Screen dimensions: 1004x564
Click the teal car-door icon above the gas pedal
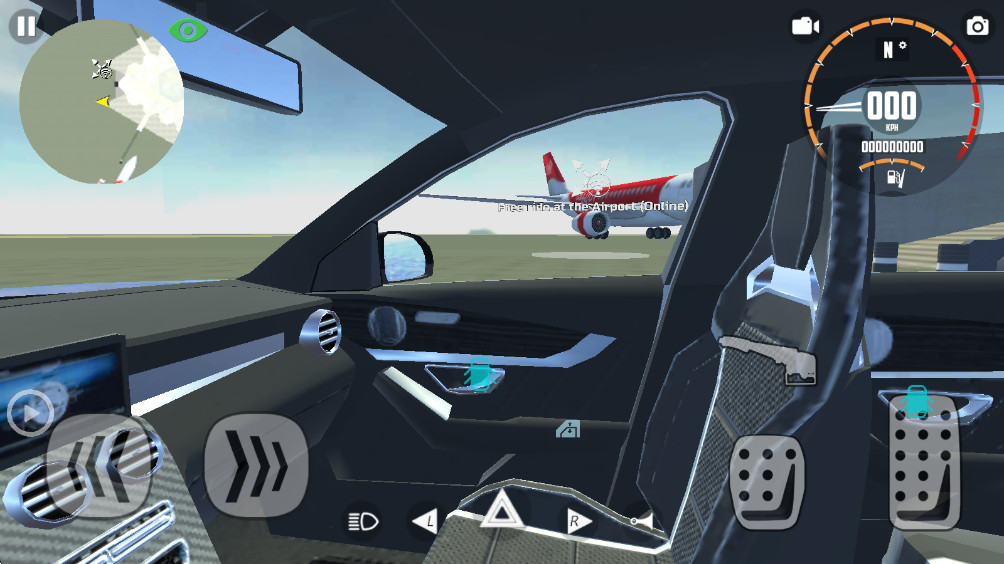[x=916, y=399]
